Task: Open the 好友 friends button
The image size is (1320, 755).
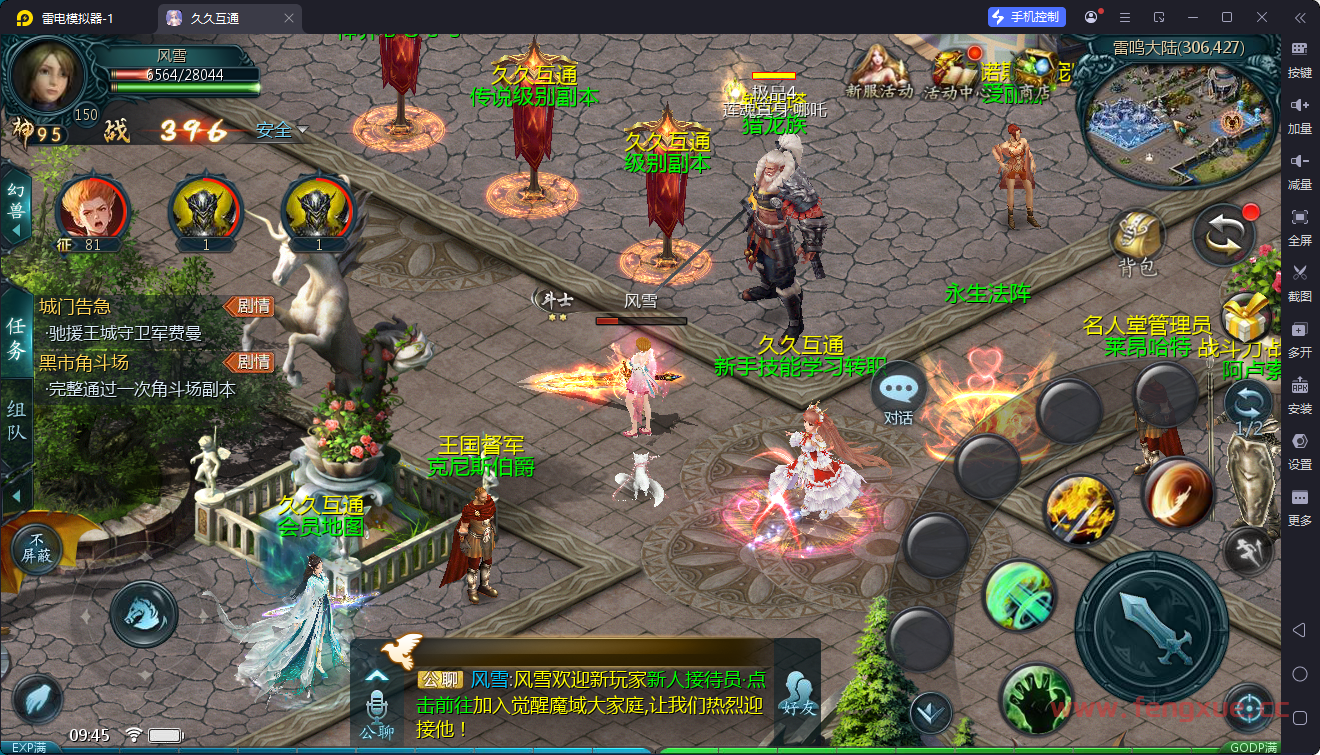Action: pos(798,692)
